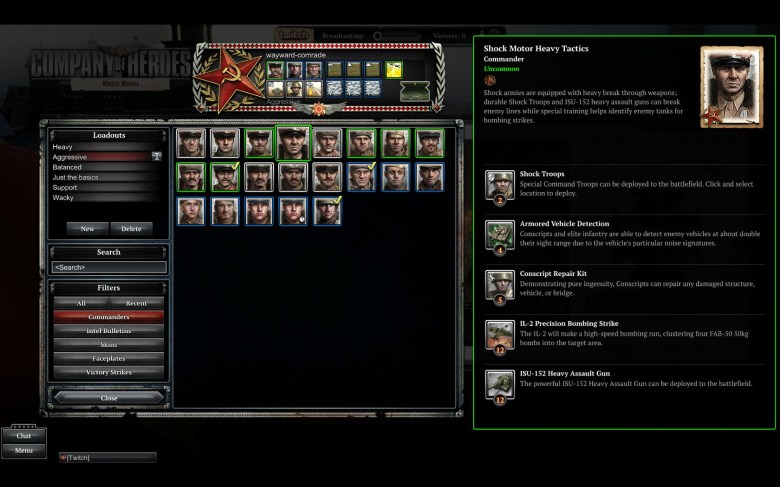The image size is (780, 487).
Task: Create a New loadout
Action: 88,228
